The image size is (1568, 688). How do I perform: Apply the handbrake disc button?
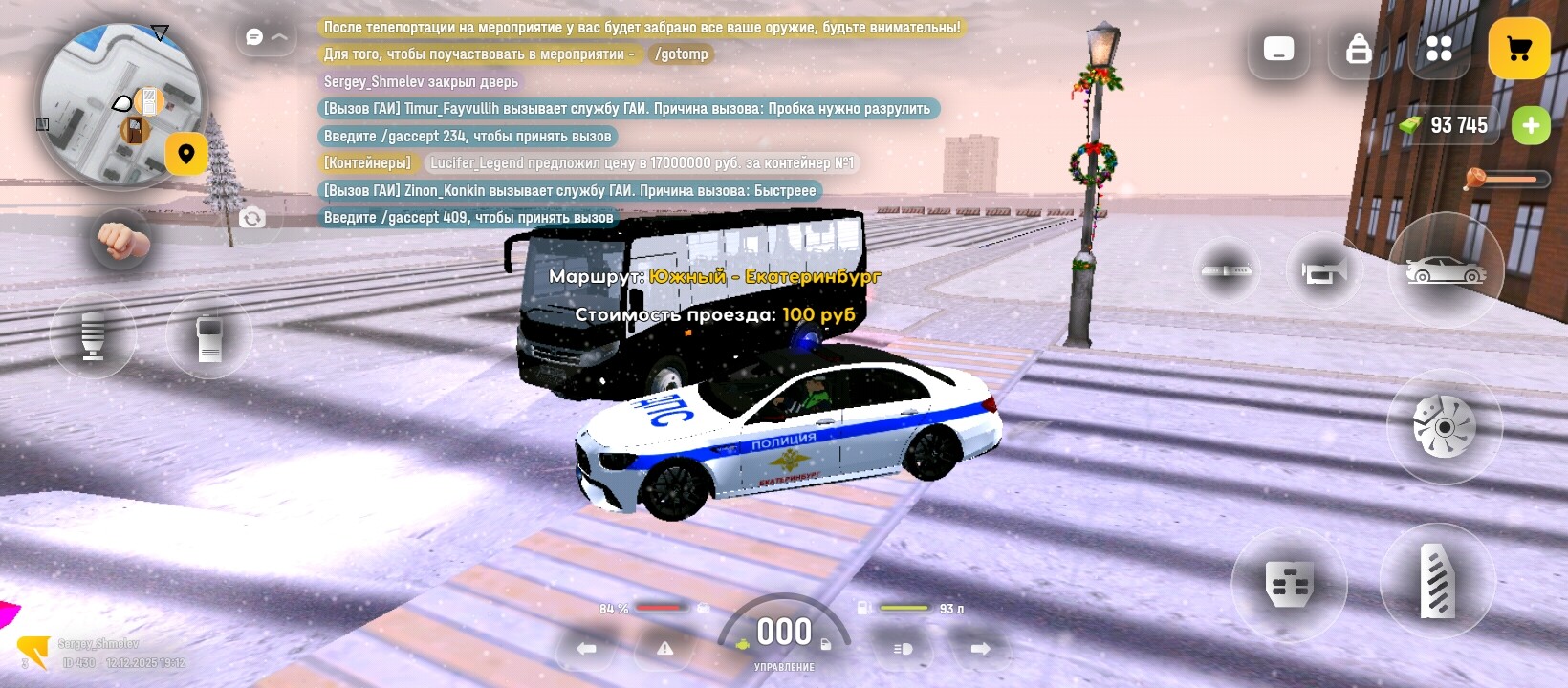pyautogui.click(x=1444, y=427)
